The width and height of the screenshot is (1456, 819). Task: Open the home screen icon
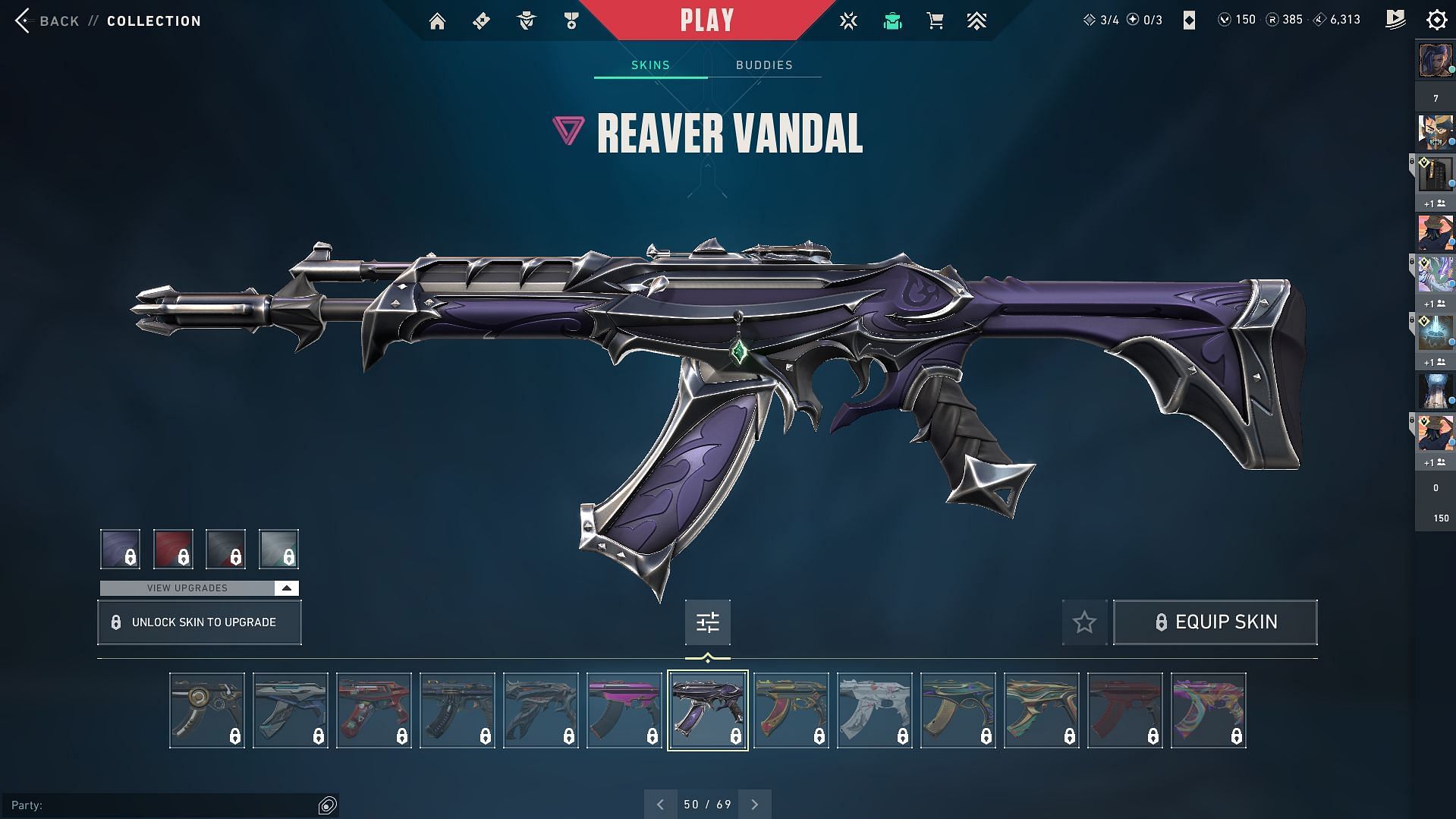tap(437, 21)
